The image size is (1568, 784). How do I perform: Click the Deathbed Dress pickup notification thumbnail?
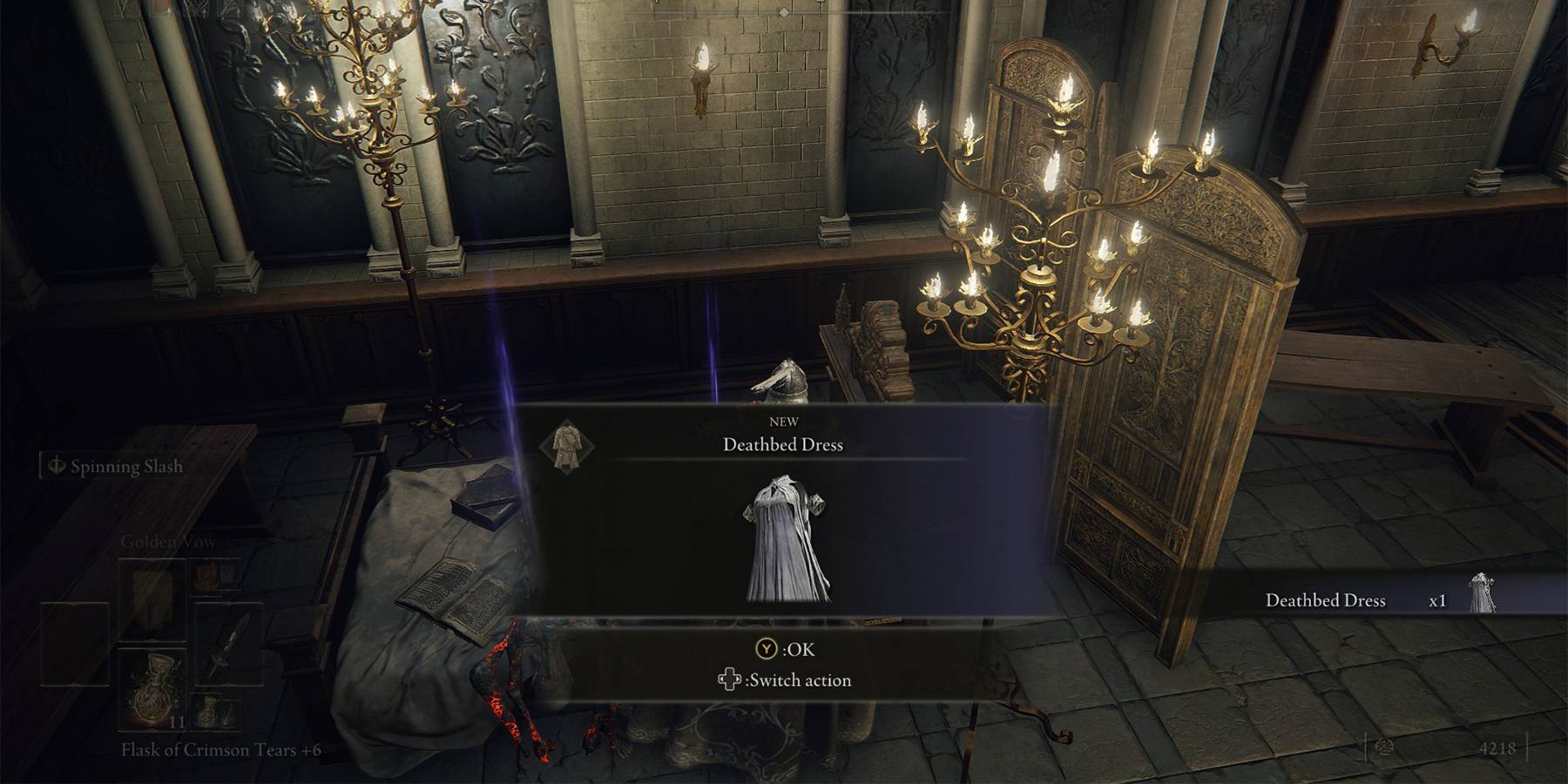click(1482, 591)
